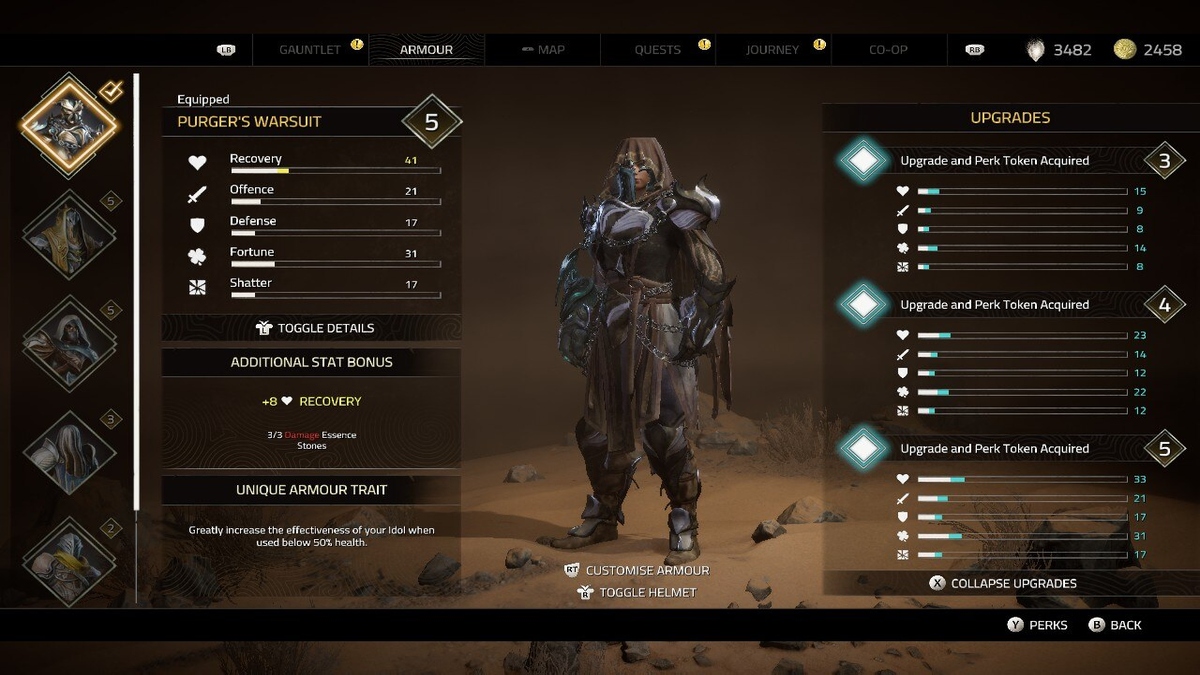Go to the Quests tab
Viewport: 1200px width, 675px height.
click(x=657, y=49)
